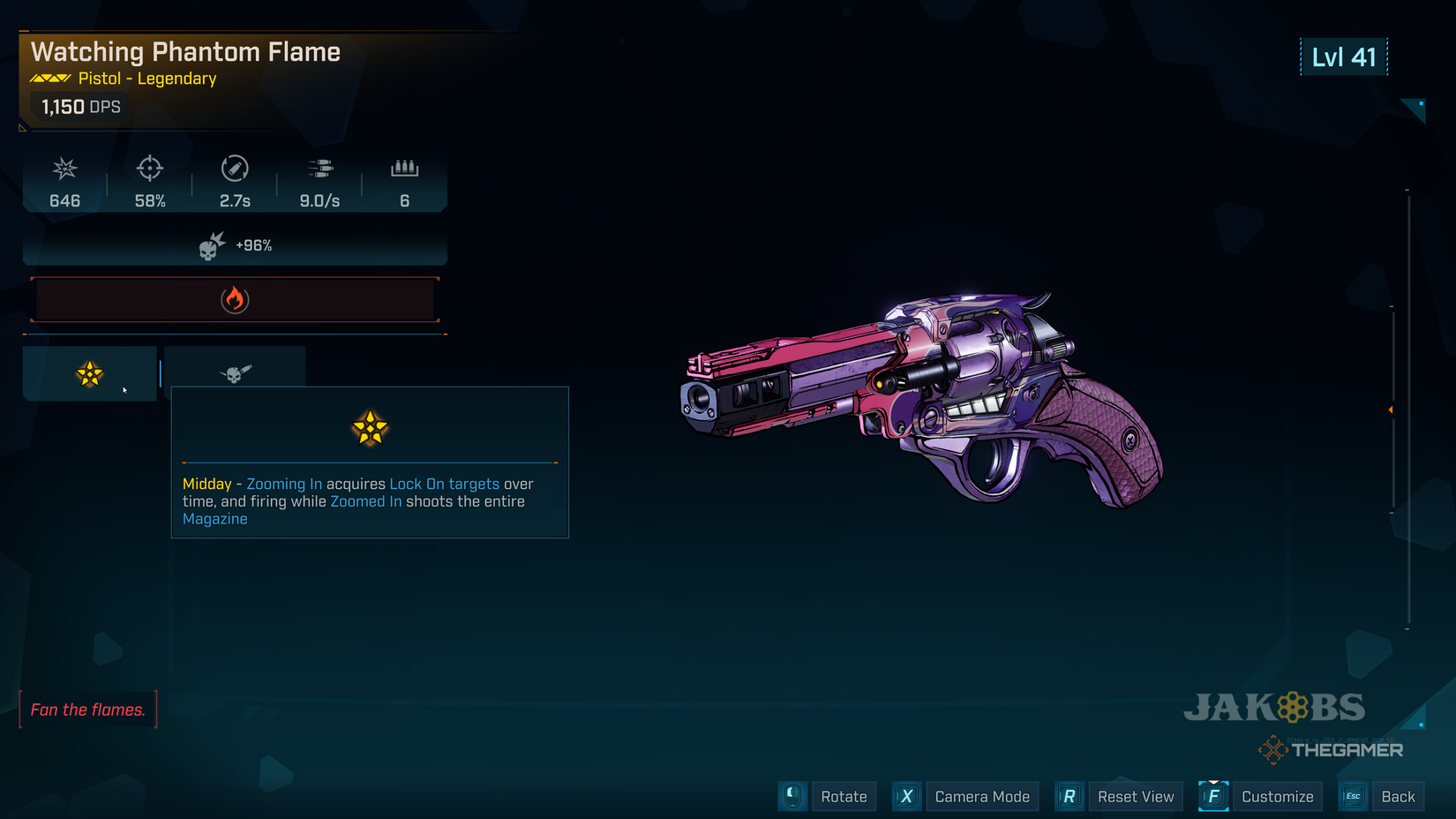
Task: Click the fire rate icon above 9.0/s
Action: click(319, 169)
